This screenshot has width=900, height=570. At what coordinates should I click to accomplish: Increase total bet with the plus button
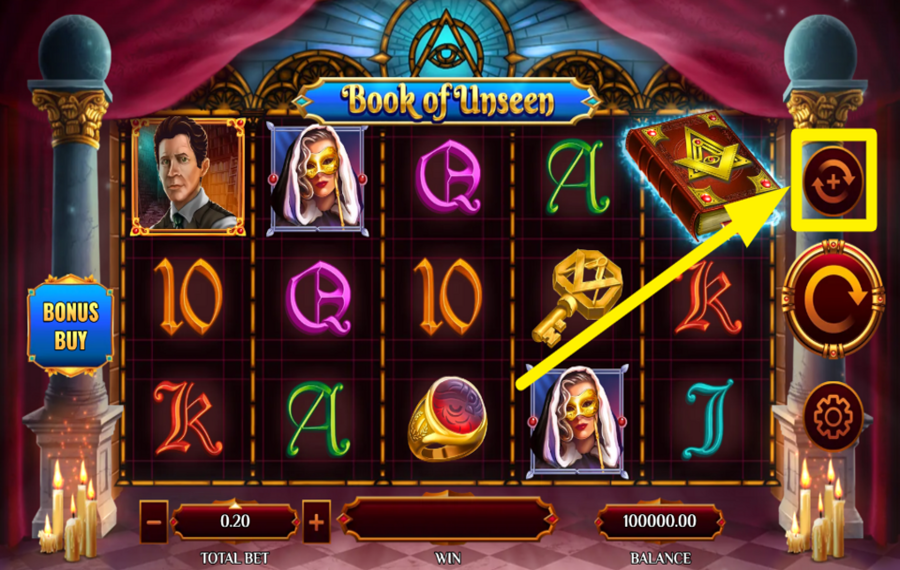tap(316, 521)
